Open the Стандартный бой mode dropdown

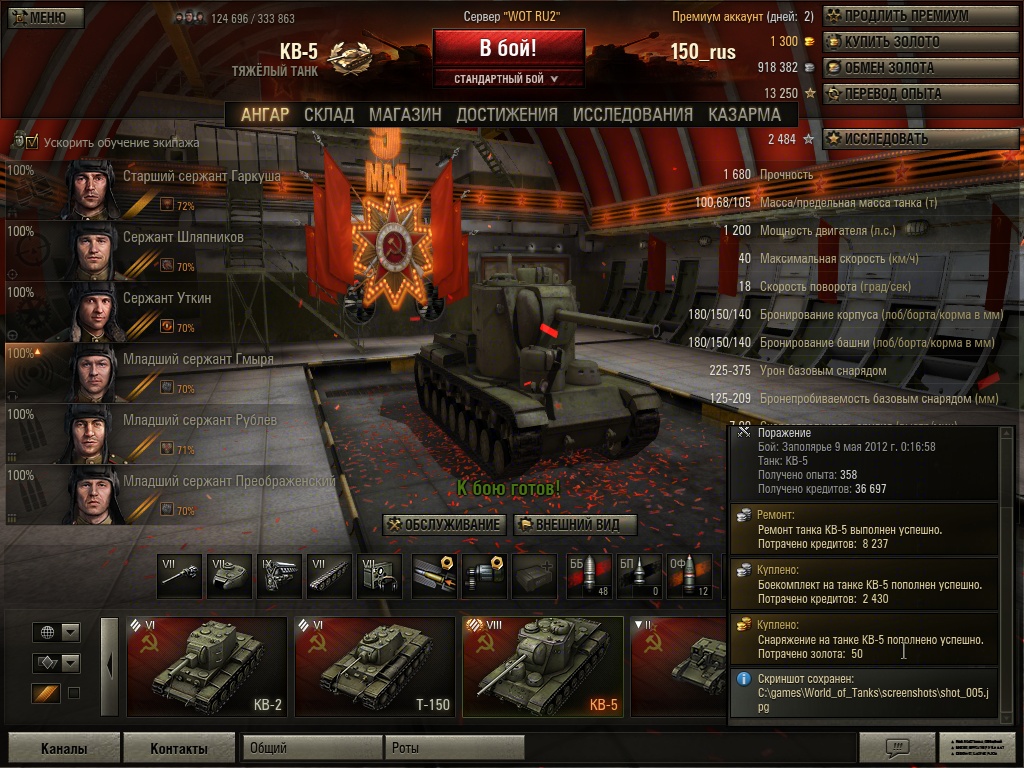[x=507, y=79]
